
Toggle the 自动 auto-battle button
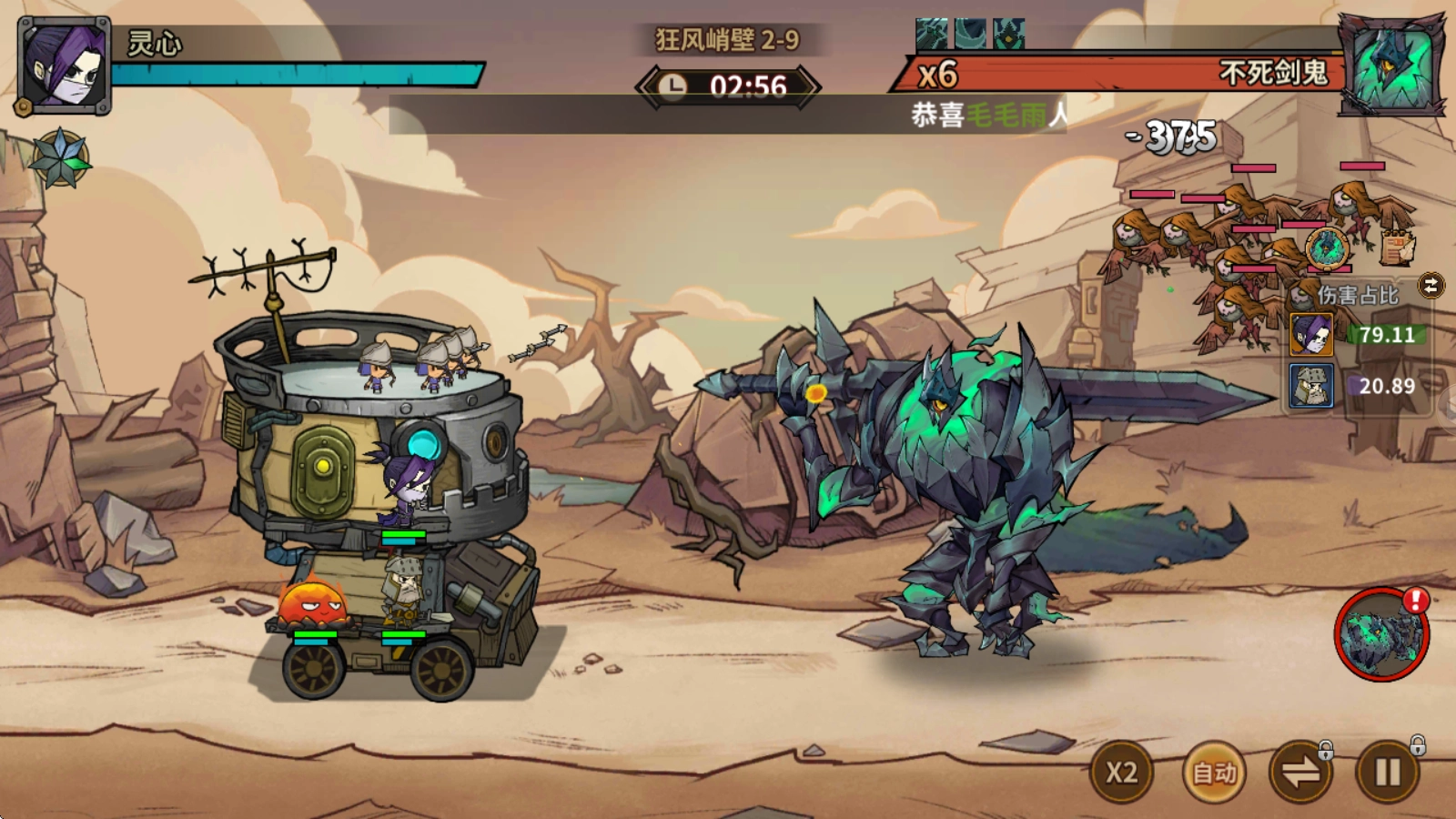point(1214,773)
